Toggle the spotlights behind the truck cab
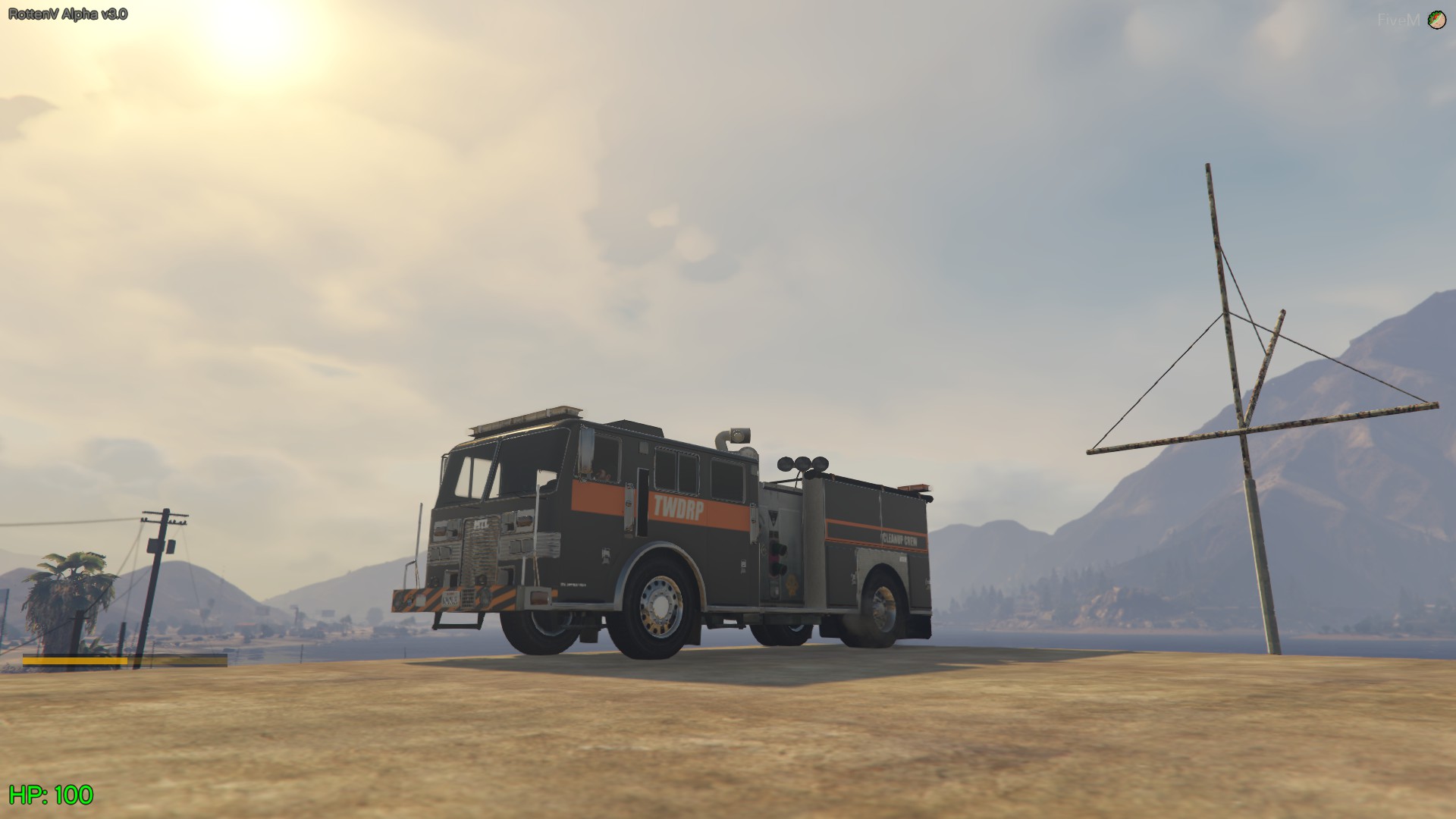Screen dimensions: 1456x819 tap(800, 466)
